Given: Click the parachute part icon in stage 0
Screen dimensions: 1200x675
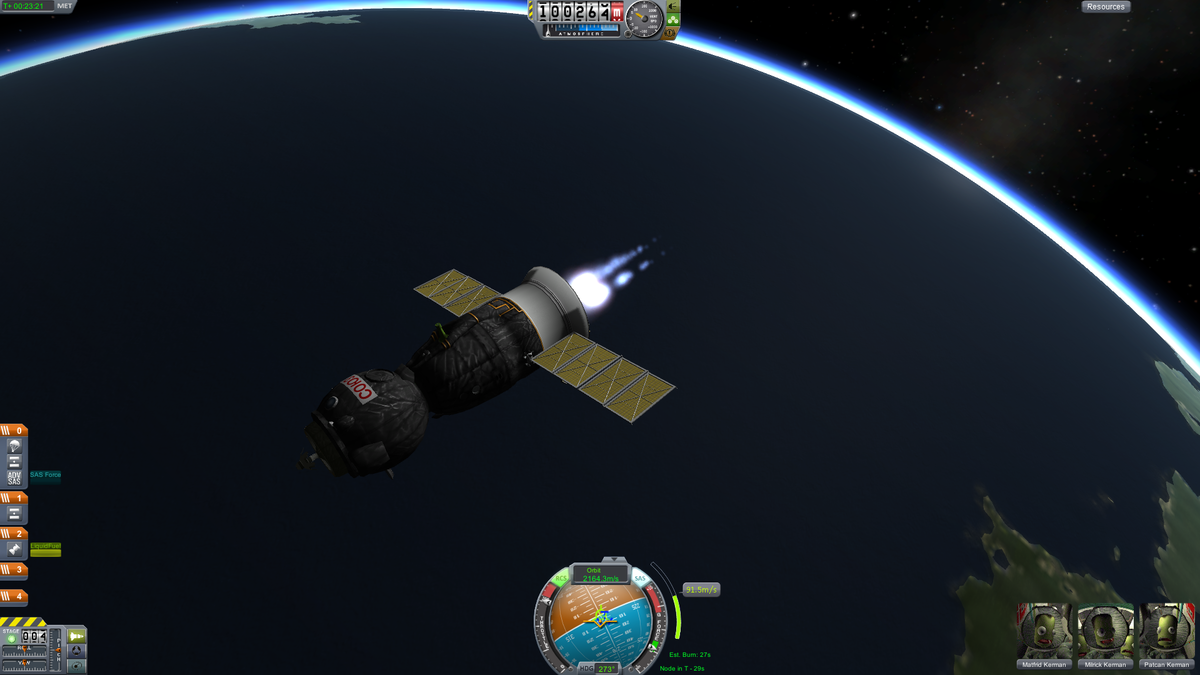Looking at the screenshot, I should tap(14, 446).
